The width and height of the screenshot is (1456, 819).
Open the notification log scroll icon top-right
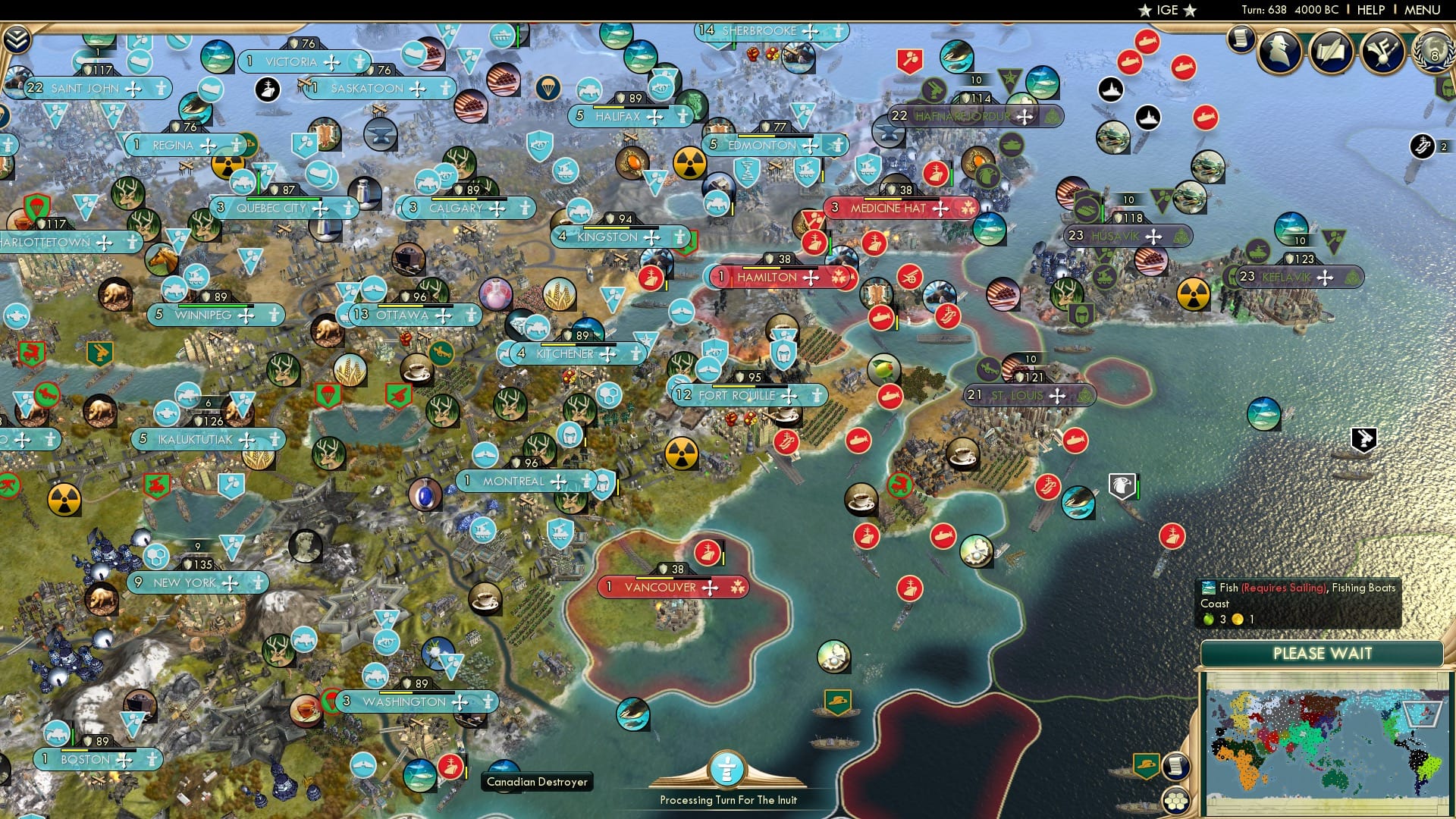(1241, 42)
